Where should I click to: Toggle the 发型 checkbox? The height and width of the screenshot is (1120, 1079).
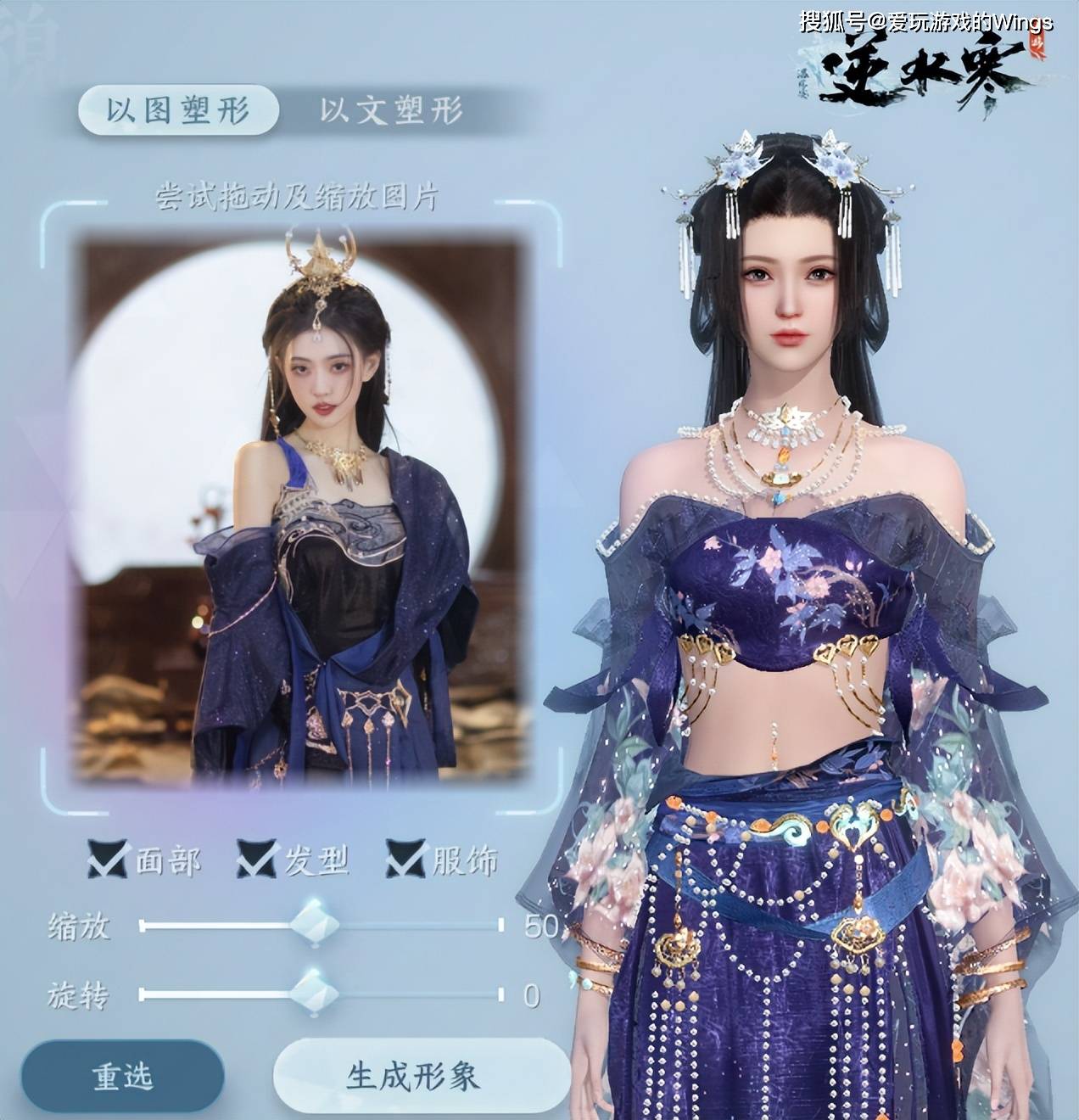click(257, 860)
